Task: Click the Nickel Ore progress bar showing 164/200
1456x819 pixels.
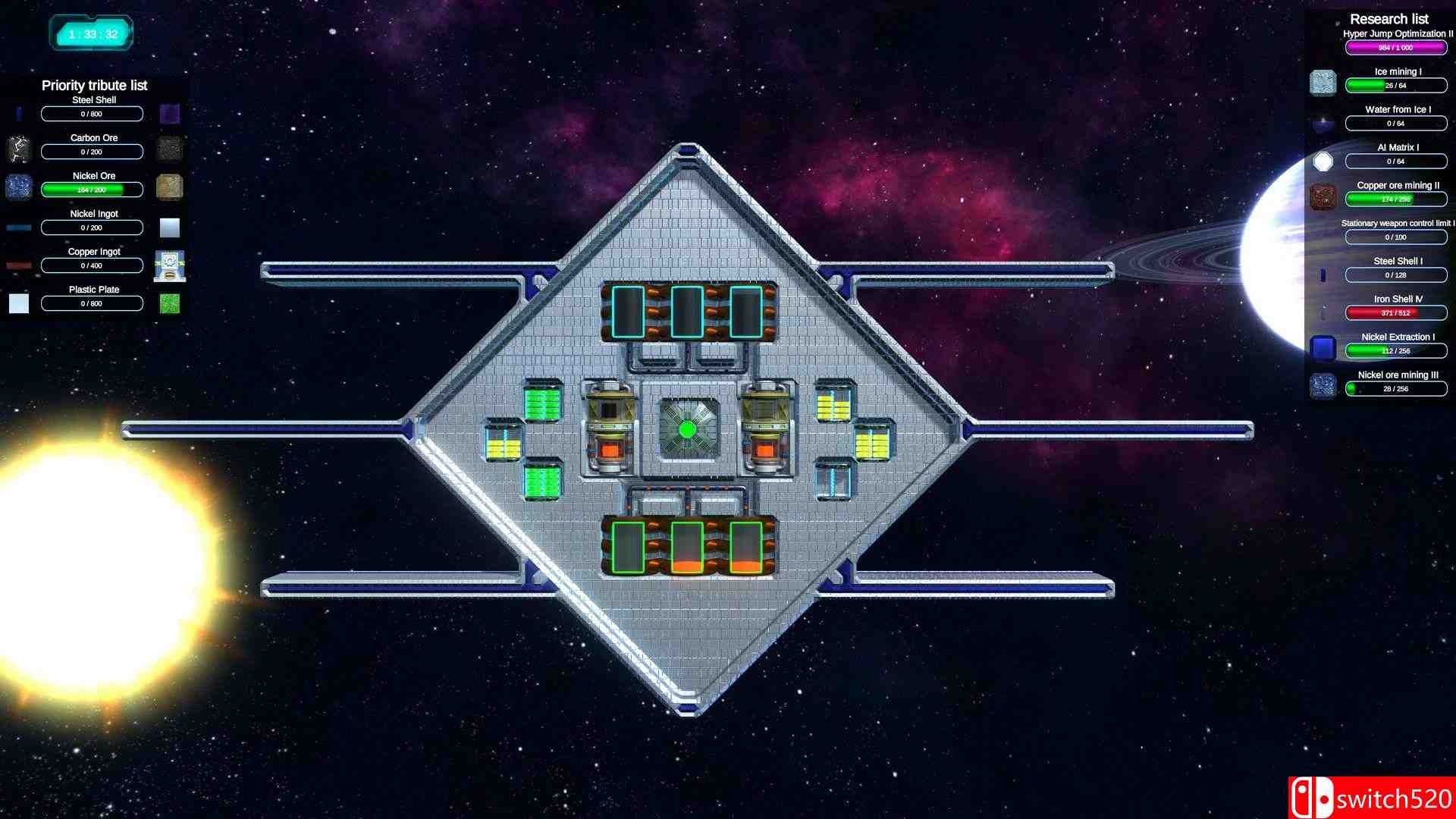Action: click(x=92, y=190)
